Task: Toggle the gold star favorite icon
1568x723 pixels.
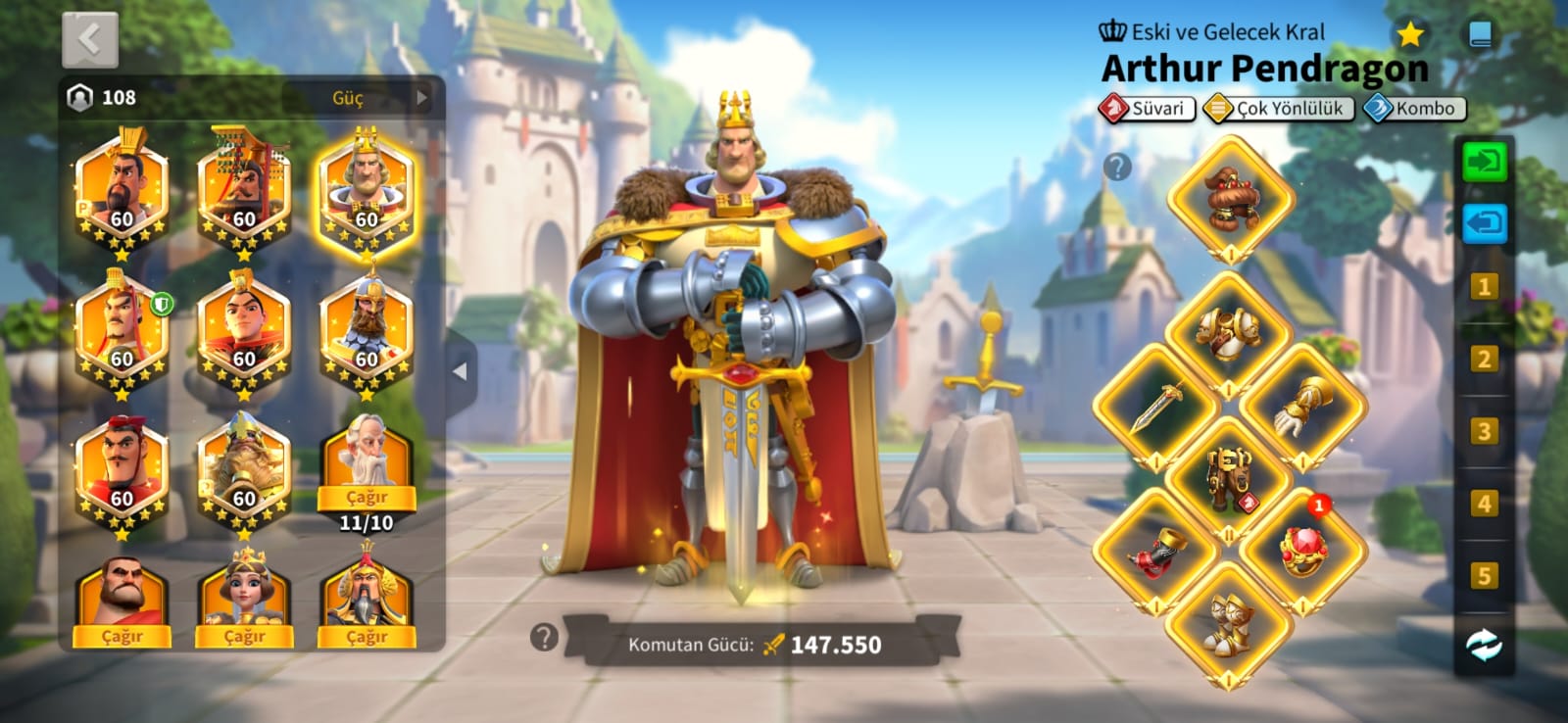Action: 1410,35
